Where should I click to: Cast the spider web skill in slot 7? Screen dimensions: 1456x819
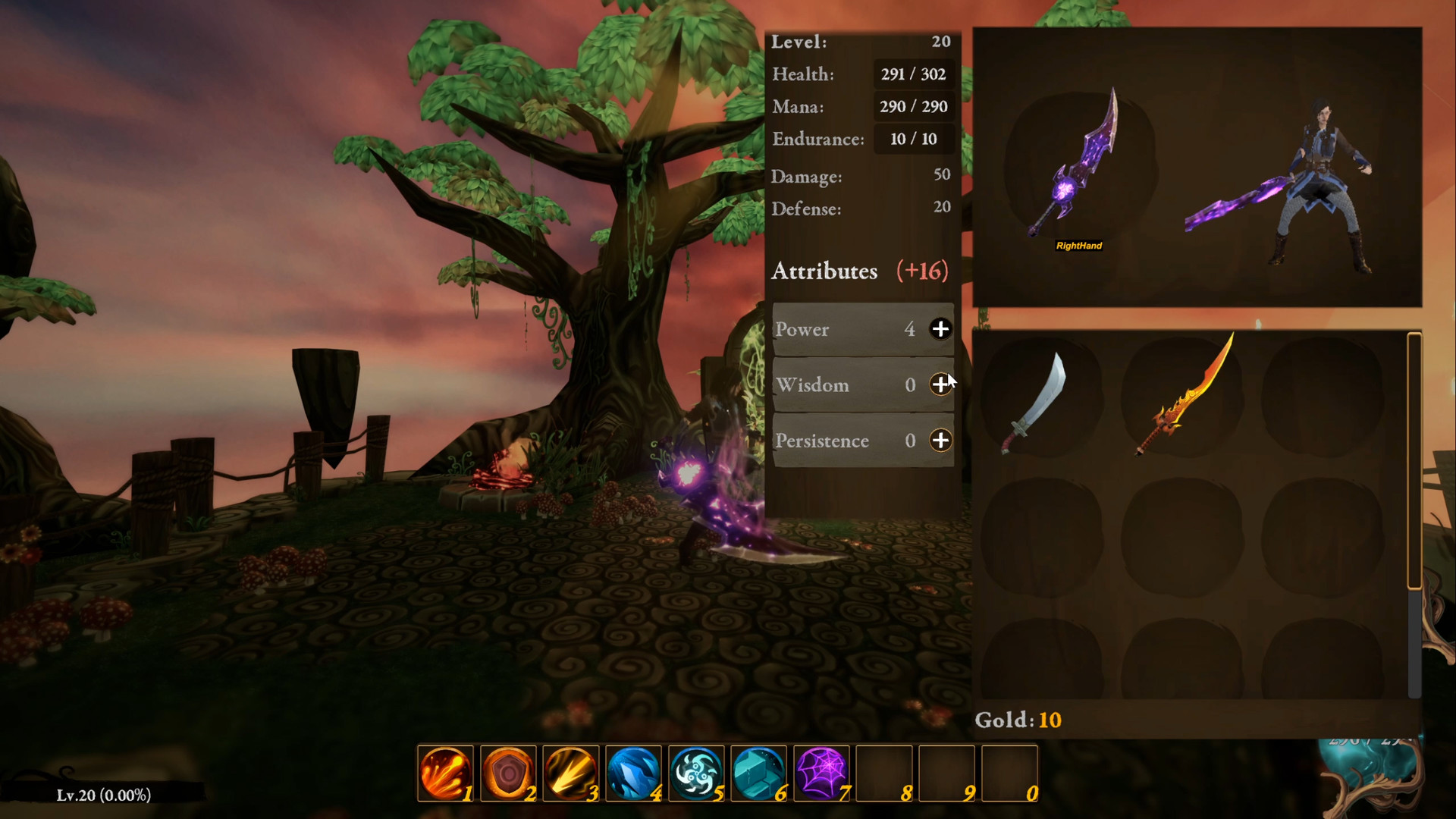pyautogui.click(x=823, y=773)
